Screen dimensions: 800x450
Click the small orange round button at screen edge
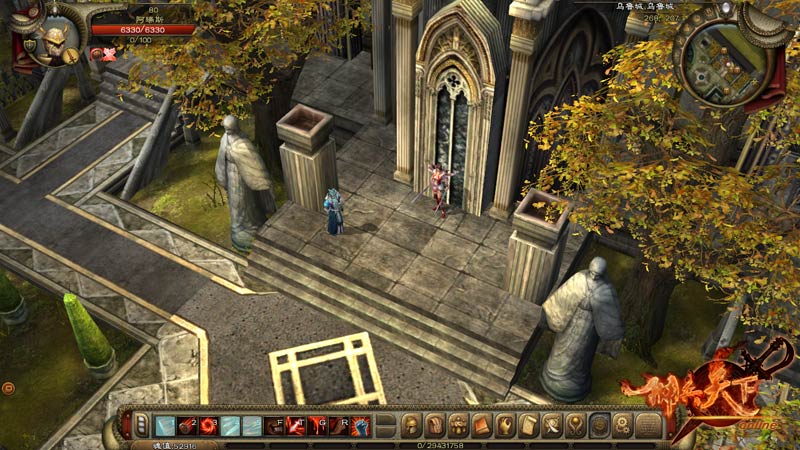pos(8,387)
